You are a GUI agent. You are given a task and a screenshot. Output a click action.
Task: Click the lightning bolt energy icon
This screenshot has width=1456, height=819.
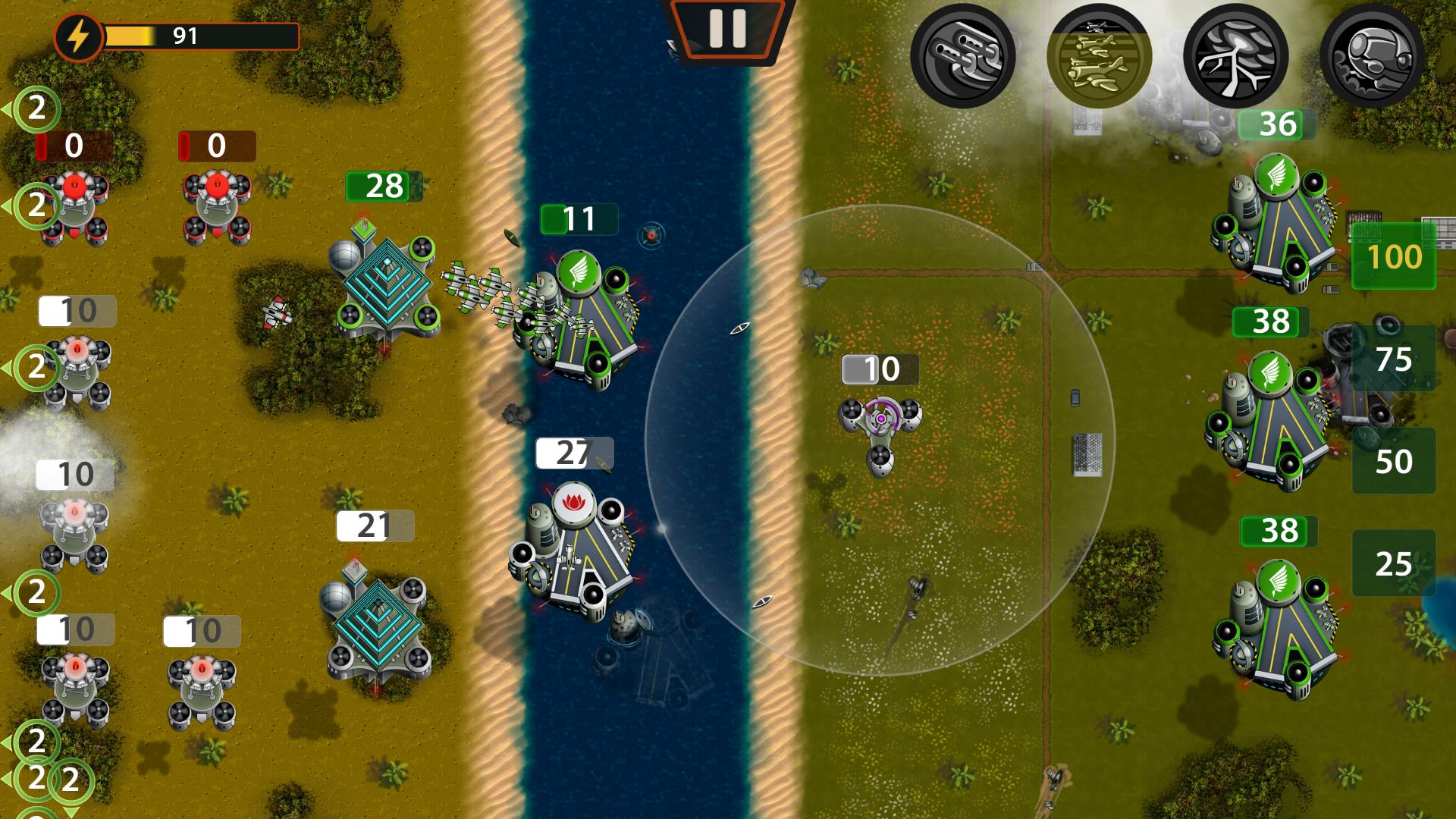click(80, 34)
